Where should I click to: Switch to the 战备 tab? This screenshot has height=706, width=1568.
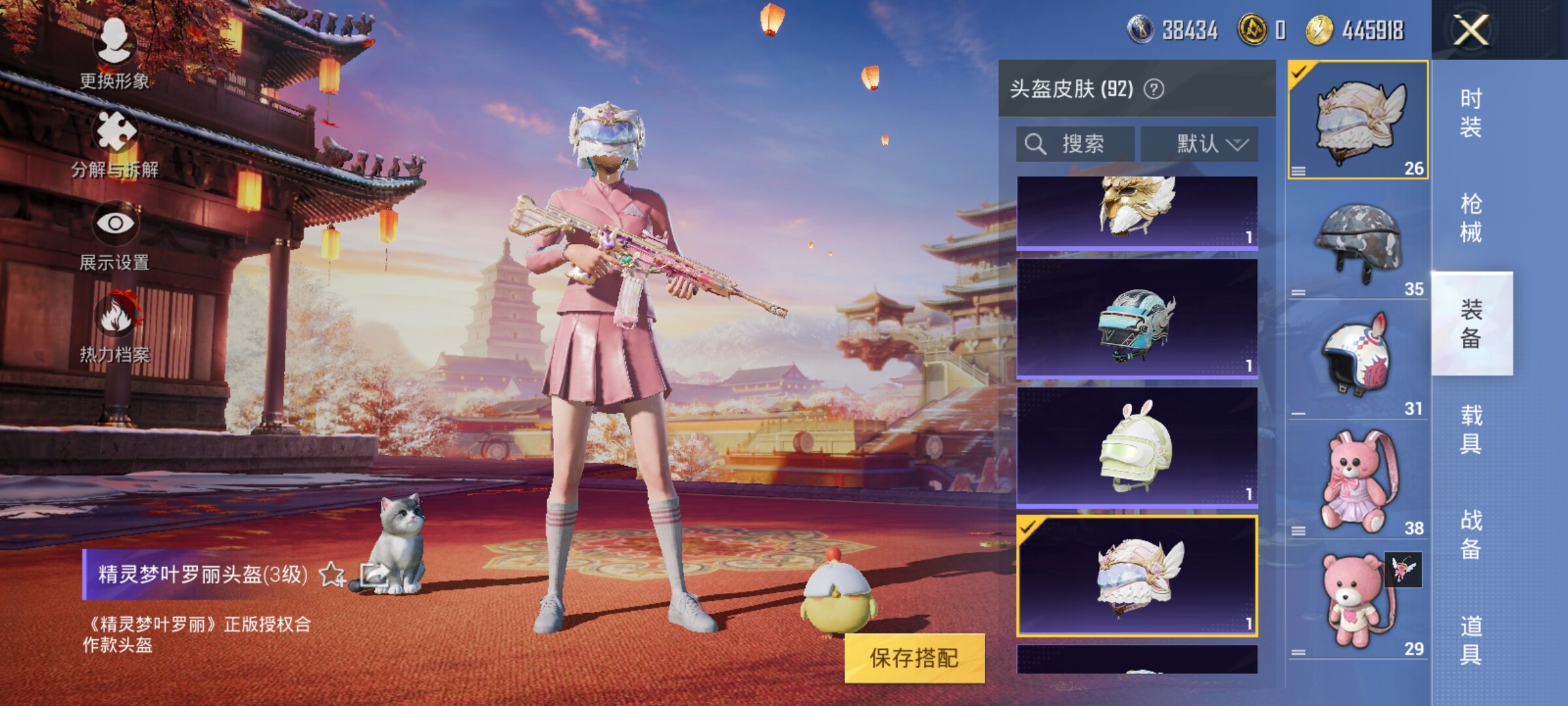click(x=1470, y=535)
